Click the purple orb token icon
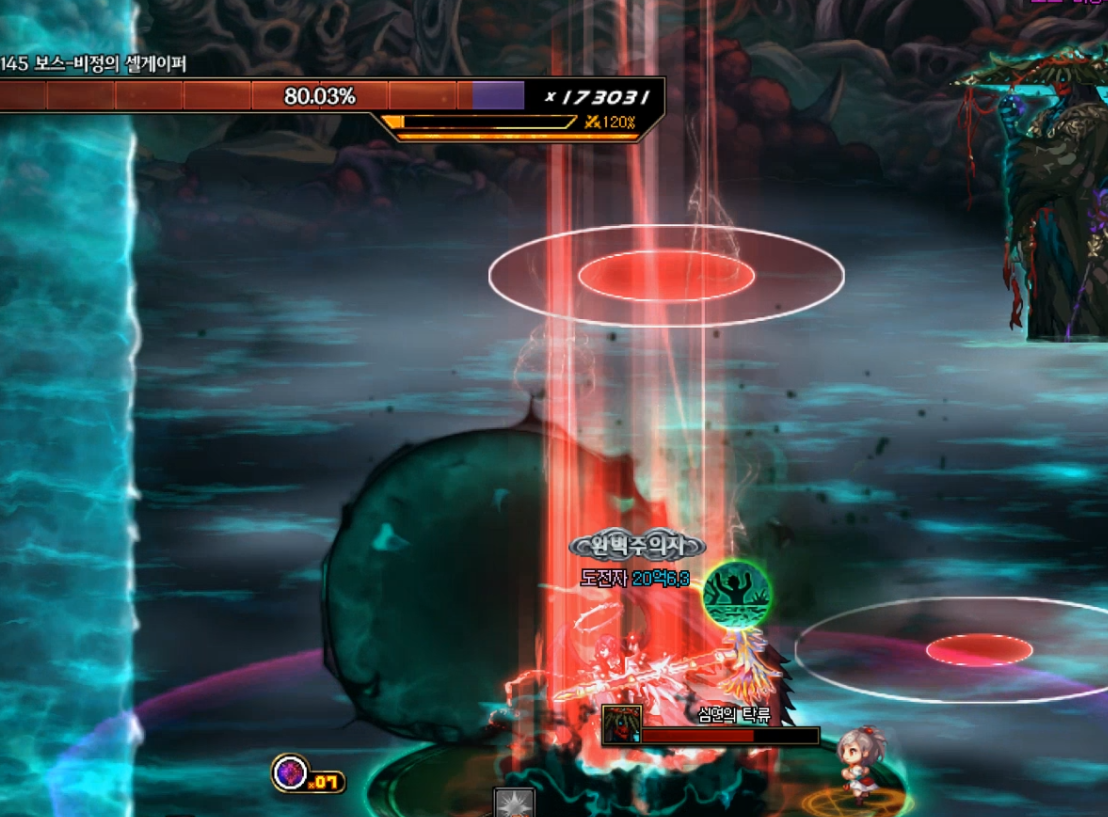Screen dimensions: 1108x817 click(290, 773)
